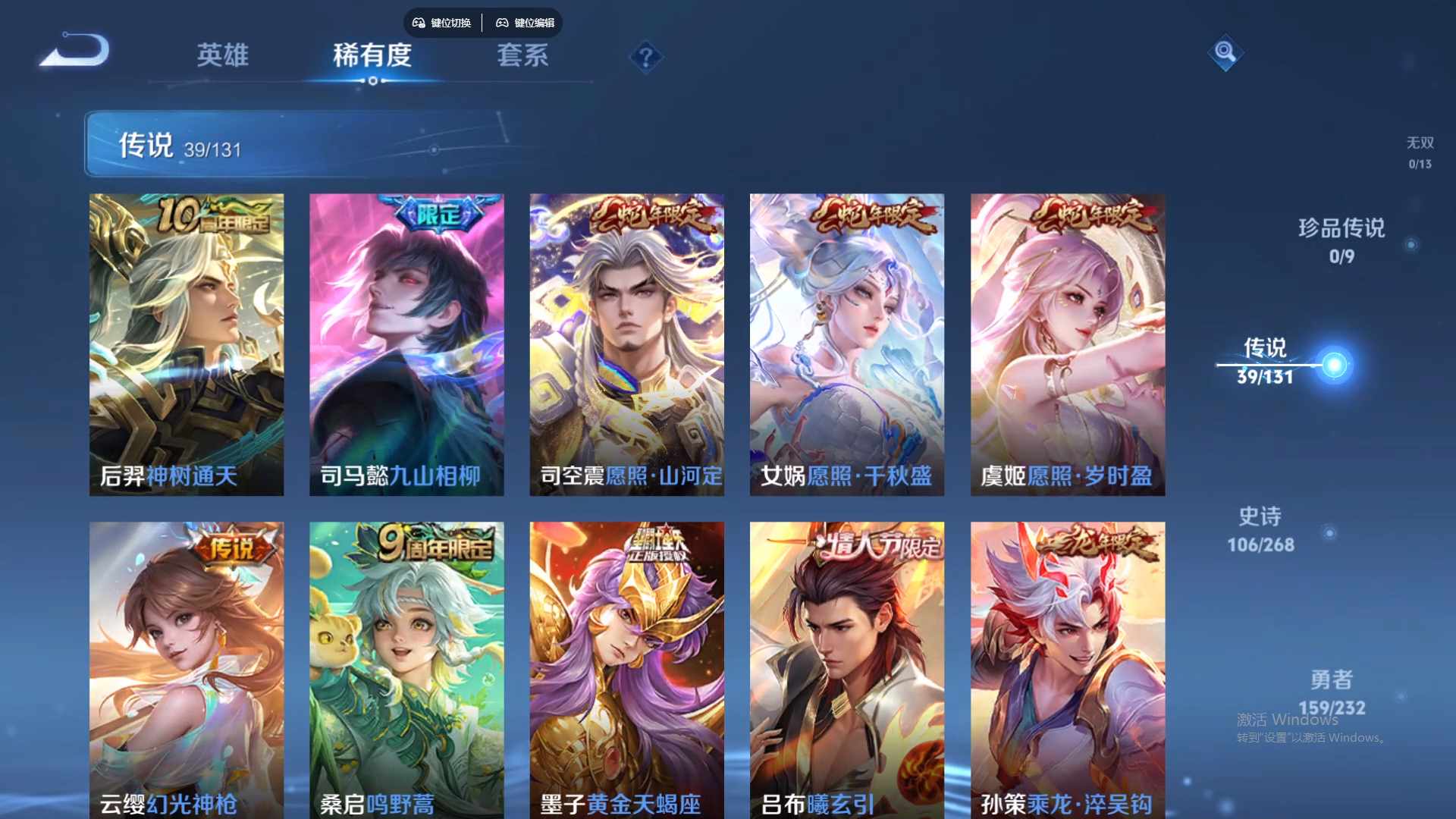This screenshot has width=1456, height=819.
Task: Open 键位切换 with the gamepad icon
Action: [442, 23]
